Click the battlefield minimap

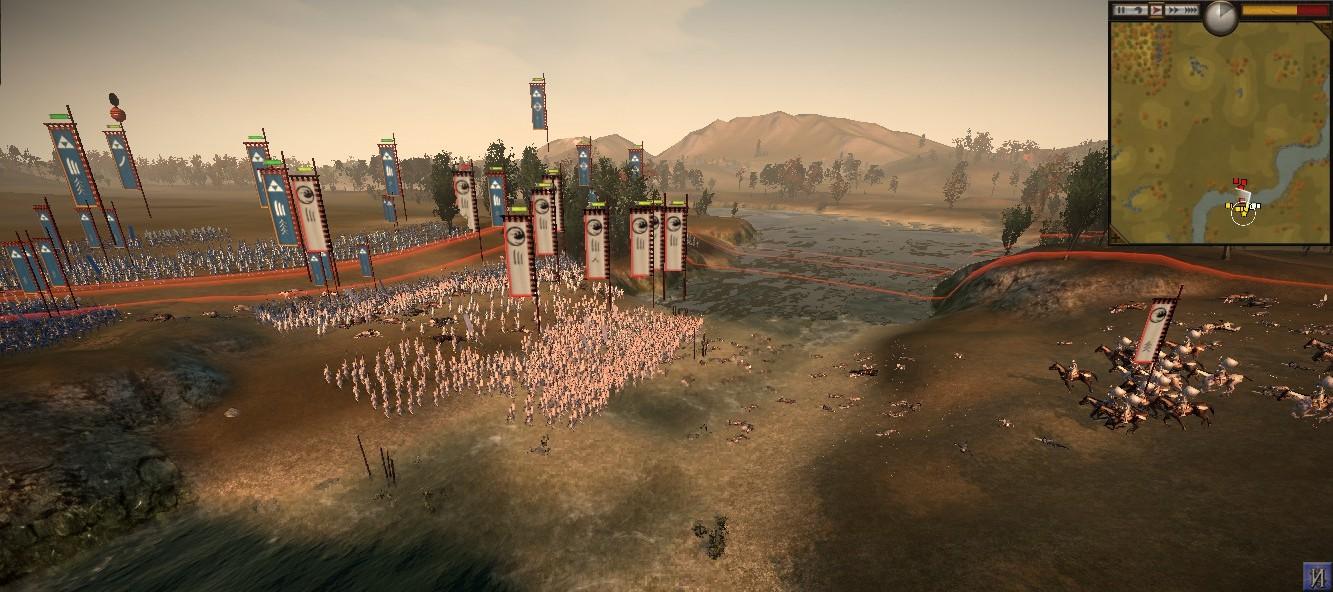(1220, 135)
